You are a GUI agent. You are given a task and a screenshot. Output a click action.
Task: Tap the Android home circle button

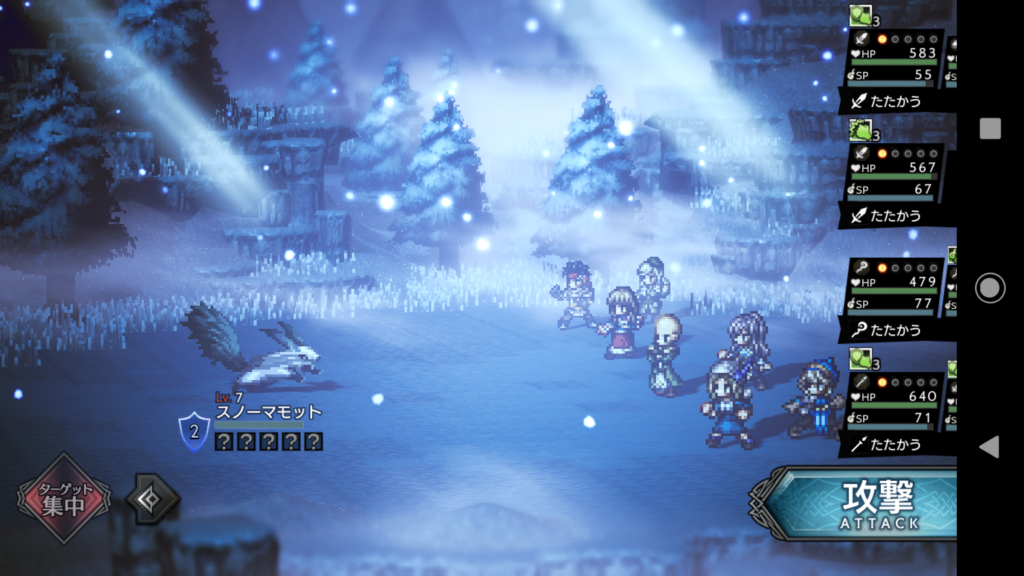pos(989,288)
